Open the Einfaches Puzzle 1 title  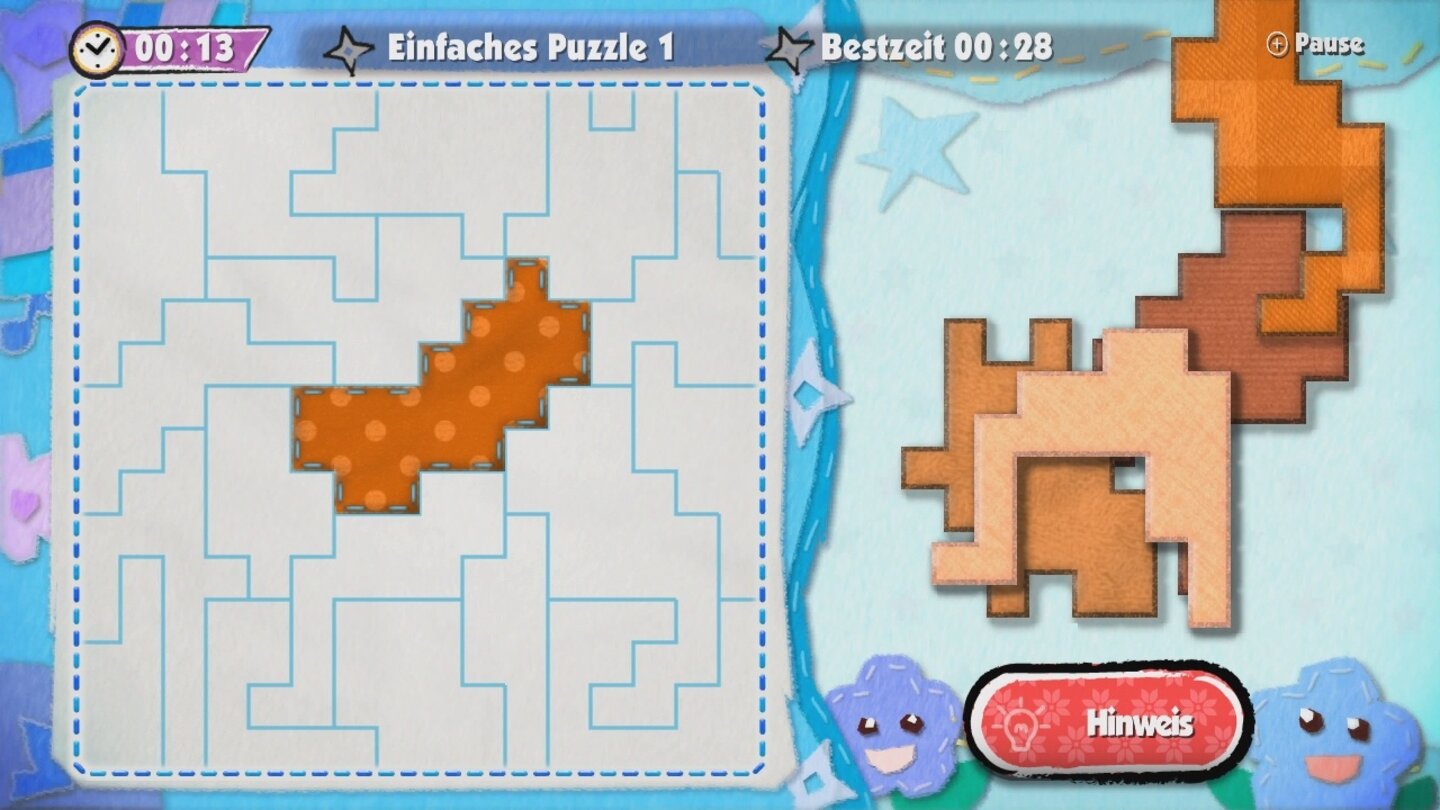[x=530, y=46]
